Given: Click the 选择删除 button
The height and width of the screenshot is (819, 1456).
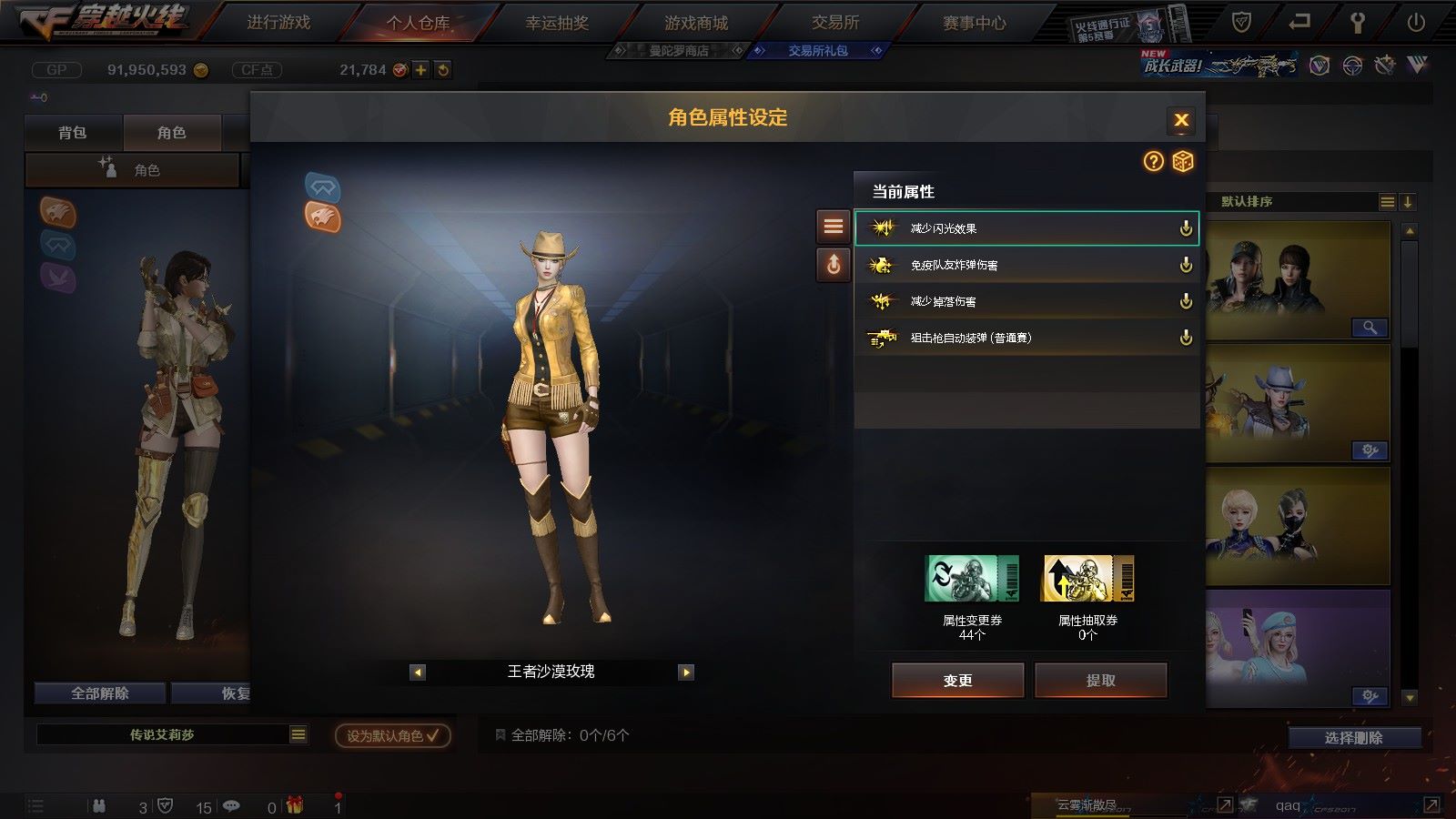Looking at the screenshot, I should [1354, 737].
